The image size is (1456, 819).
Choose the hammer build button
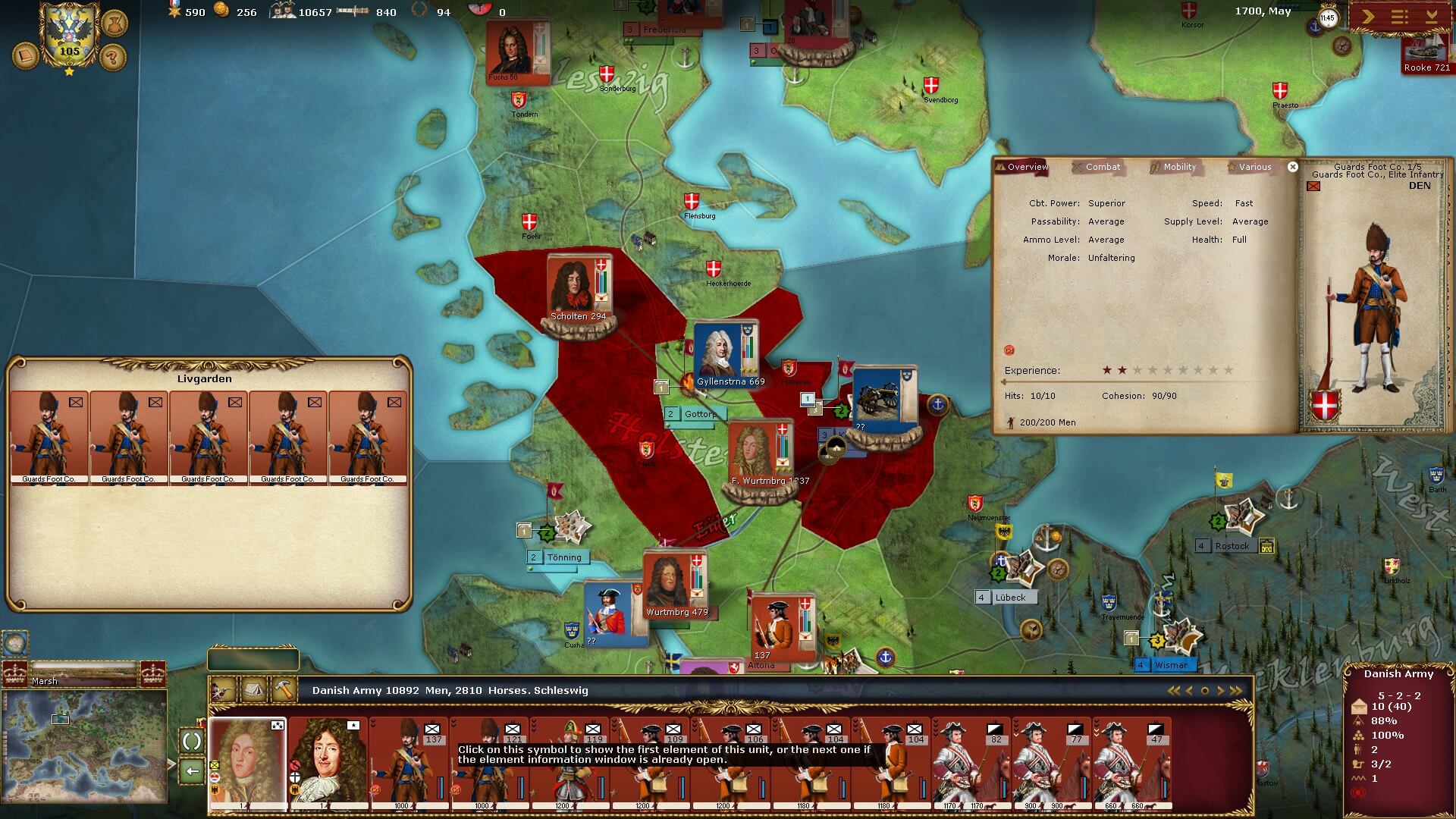pos(284,690)
